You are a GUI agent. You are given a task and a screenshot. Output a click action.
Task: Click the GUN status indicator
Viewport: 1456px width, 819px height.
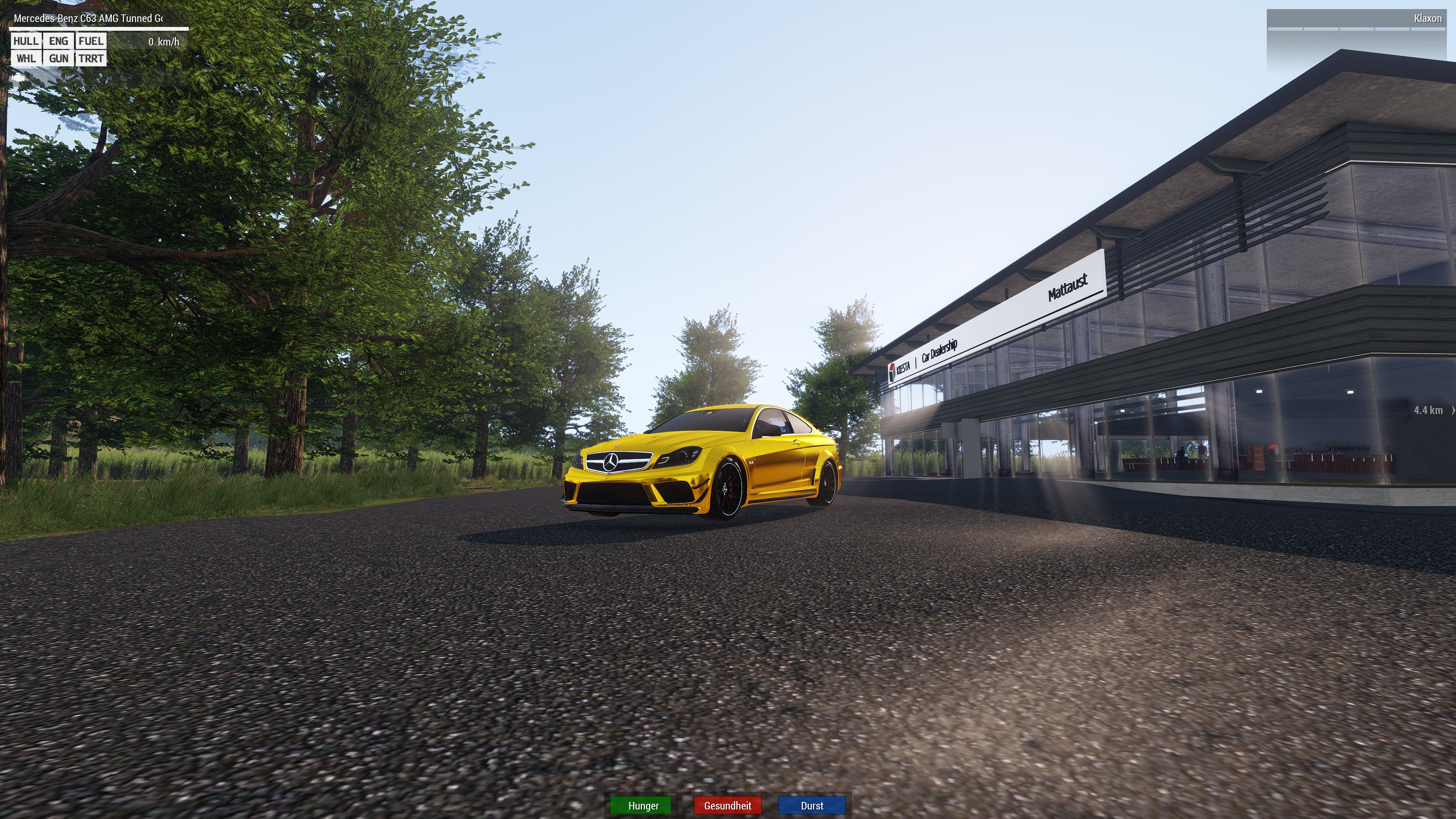point(58,58)
